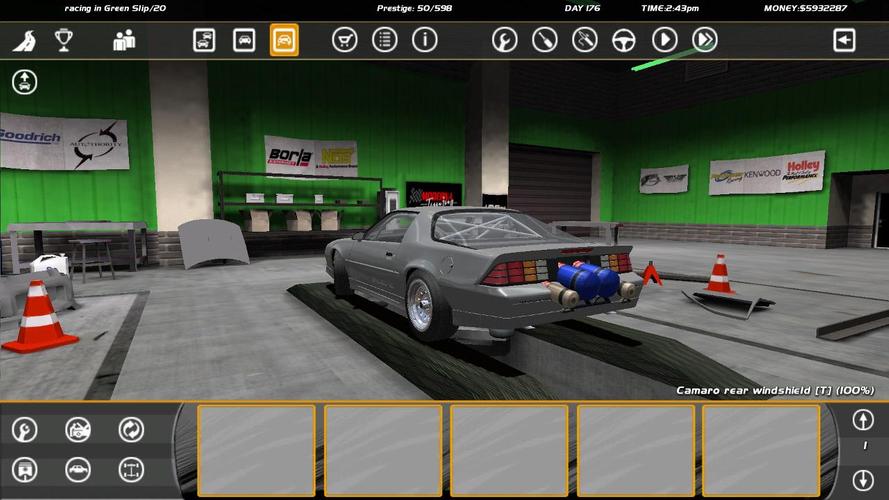The height and width of the screenshot is (500, 889).
Task: Go to previous parts page with up arrow
Action: [863, 419]
